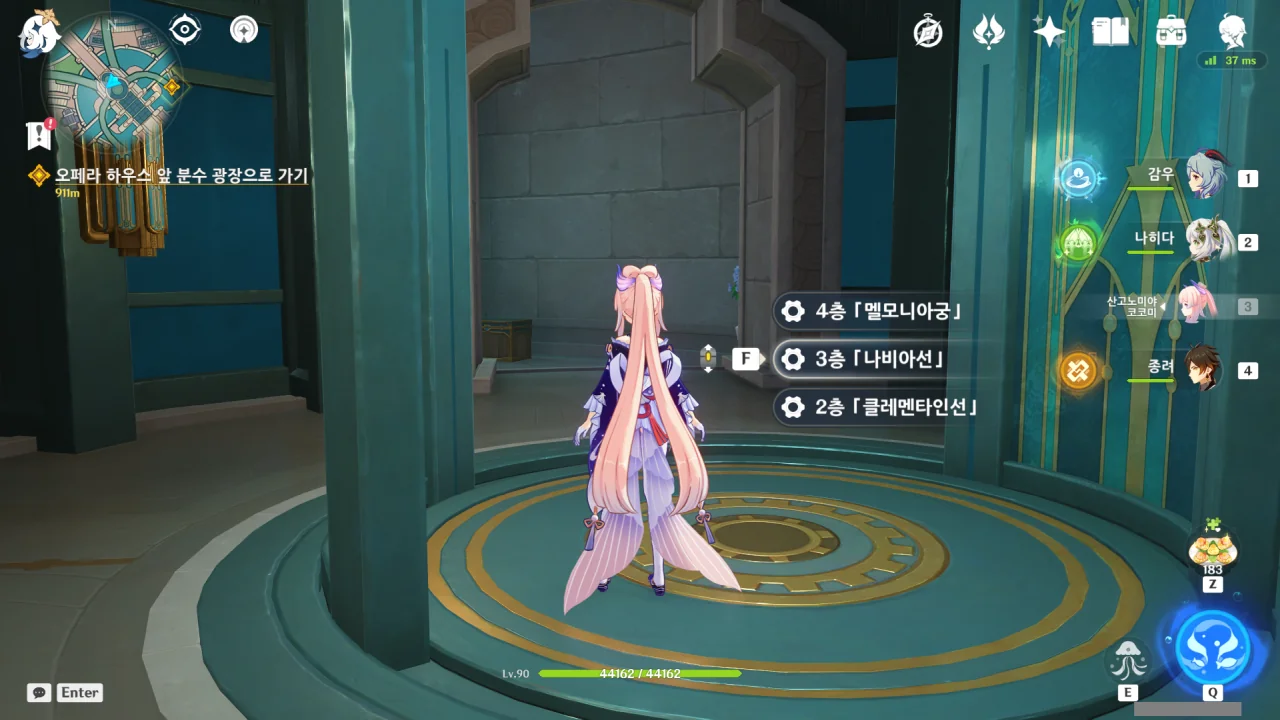Open the battle pass emblem icon
Viewport: 1280px width, 720px height.
(x=988, y=32)
